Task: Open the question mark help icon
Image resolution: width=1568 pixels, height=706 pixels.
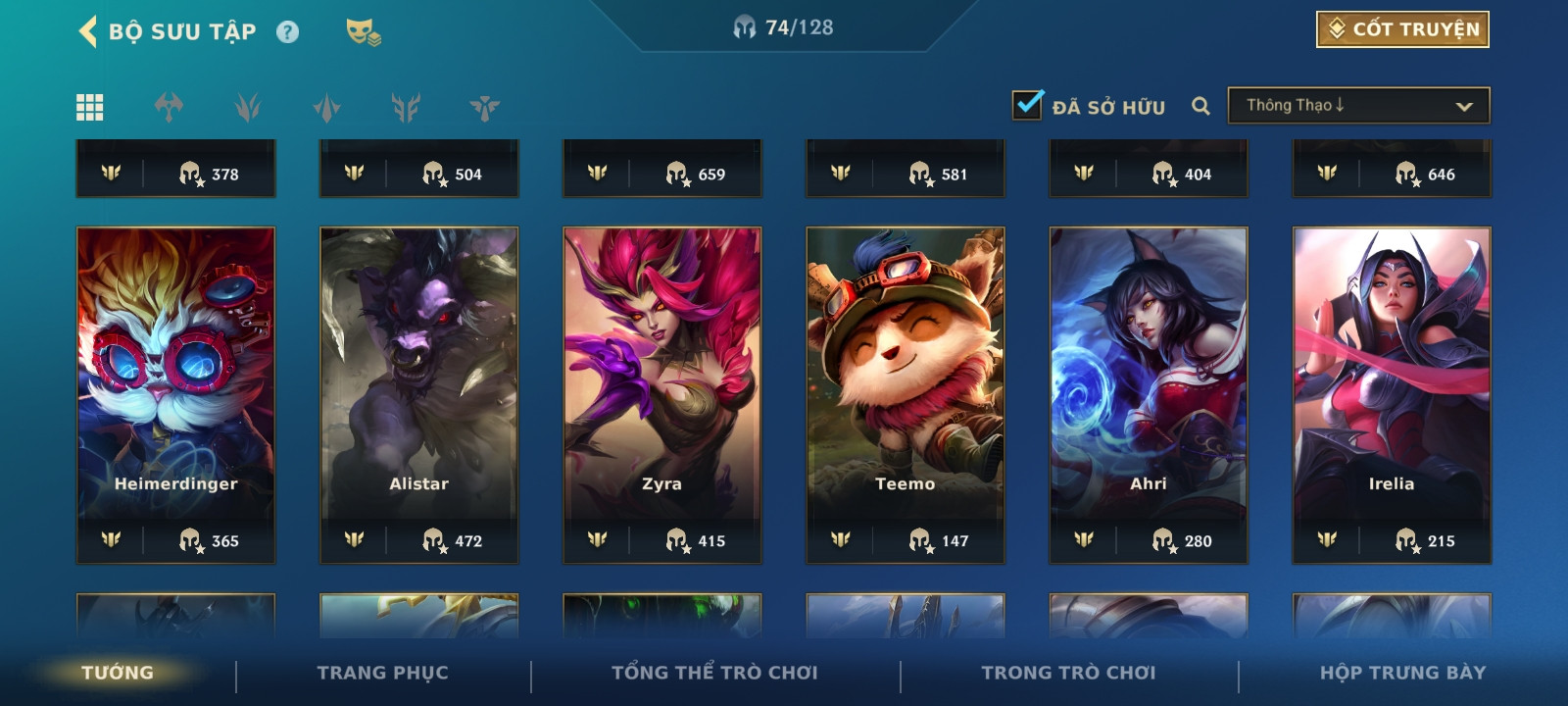Action: (x=287, y=32)
